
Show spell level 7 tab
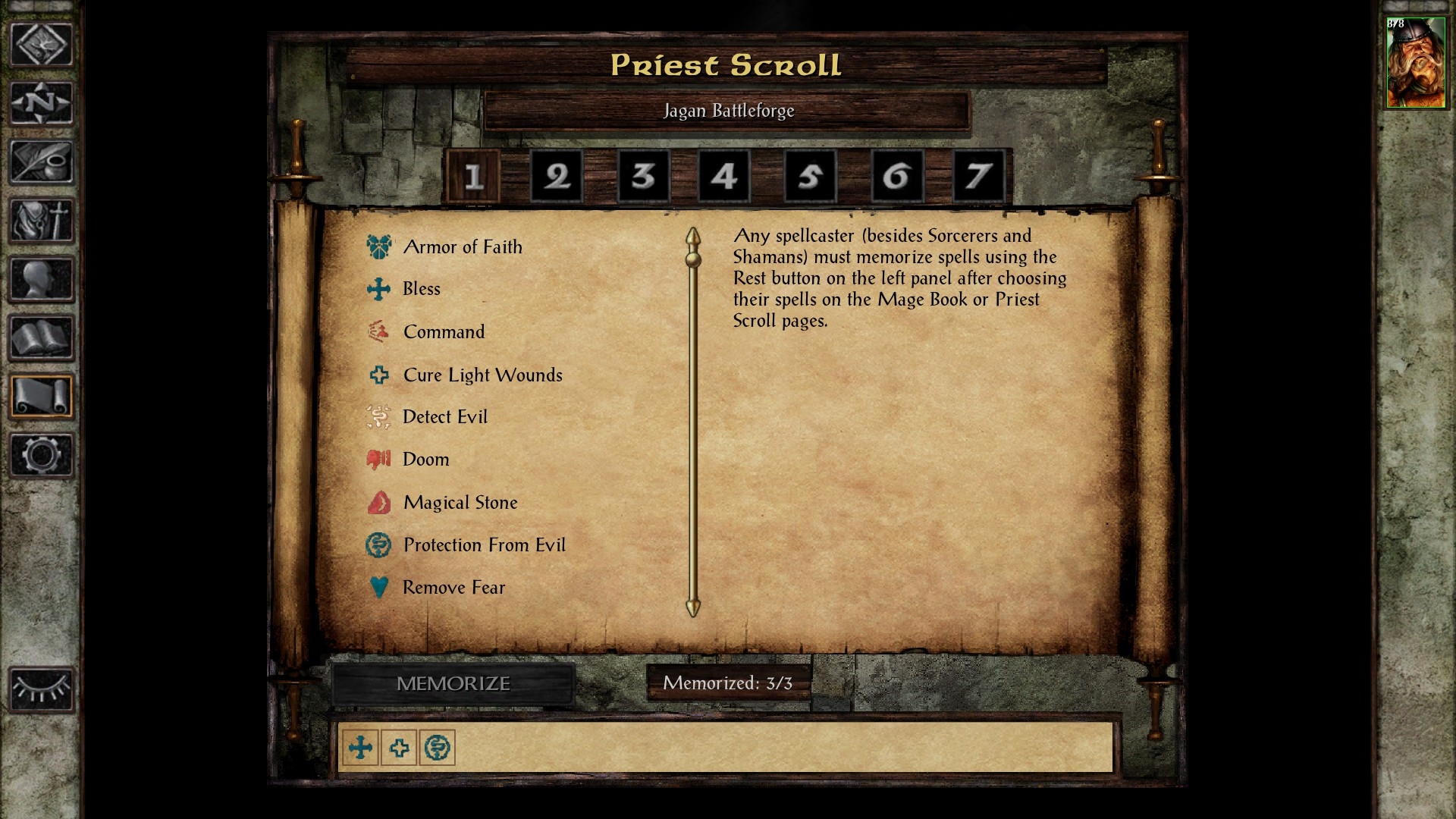(x=977, y=177)
